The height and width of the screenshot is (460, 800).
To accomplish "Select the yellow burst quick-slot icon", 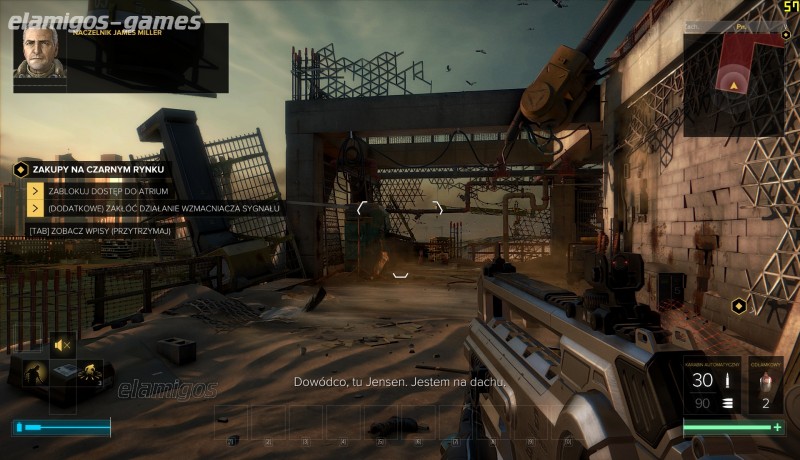I will (90, 374).
